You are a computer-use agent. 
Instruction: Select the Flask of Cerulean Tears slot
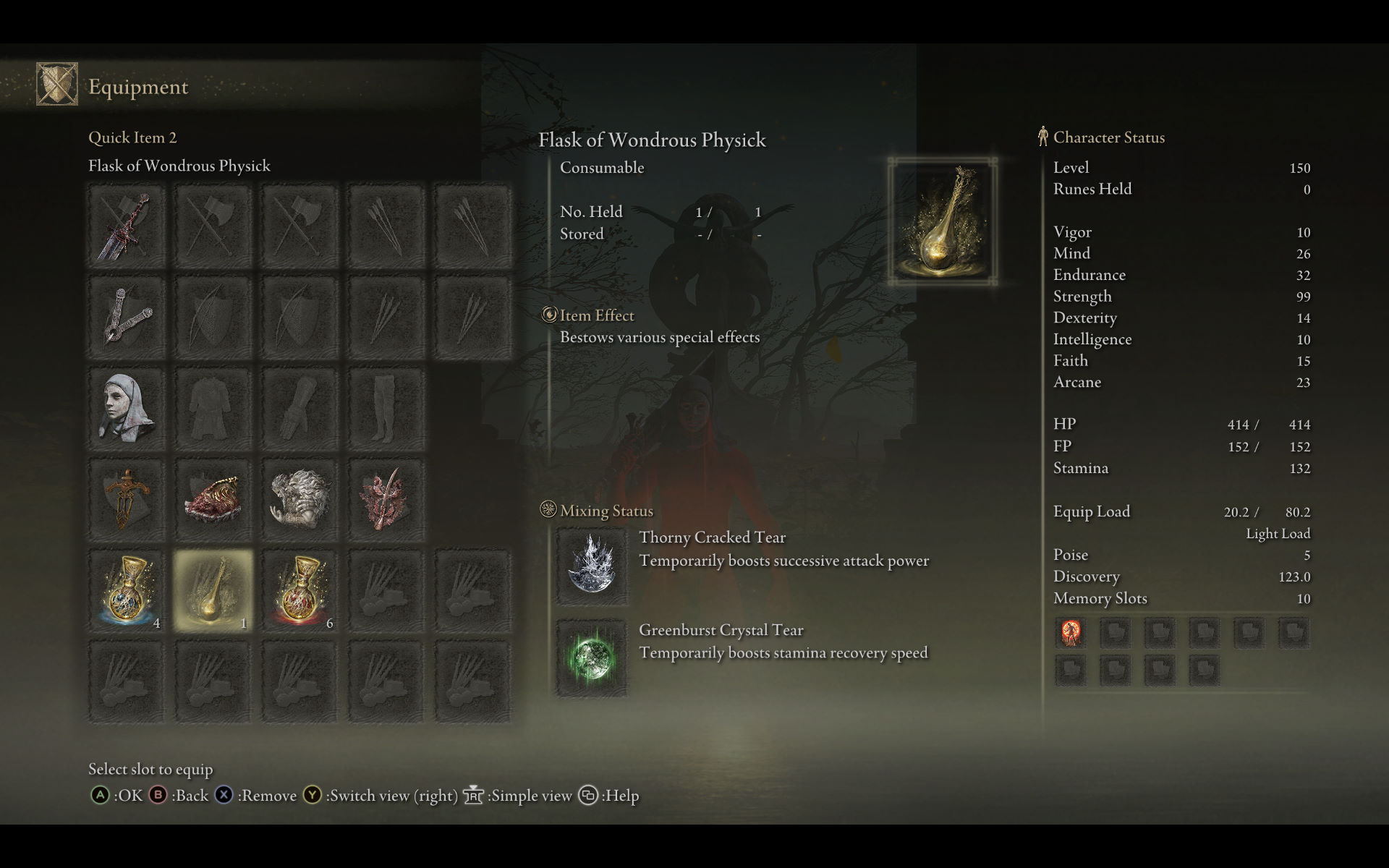coord(127,590)
